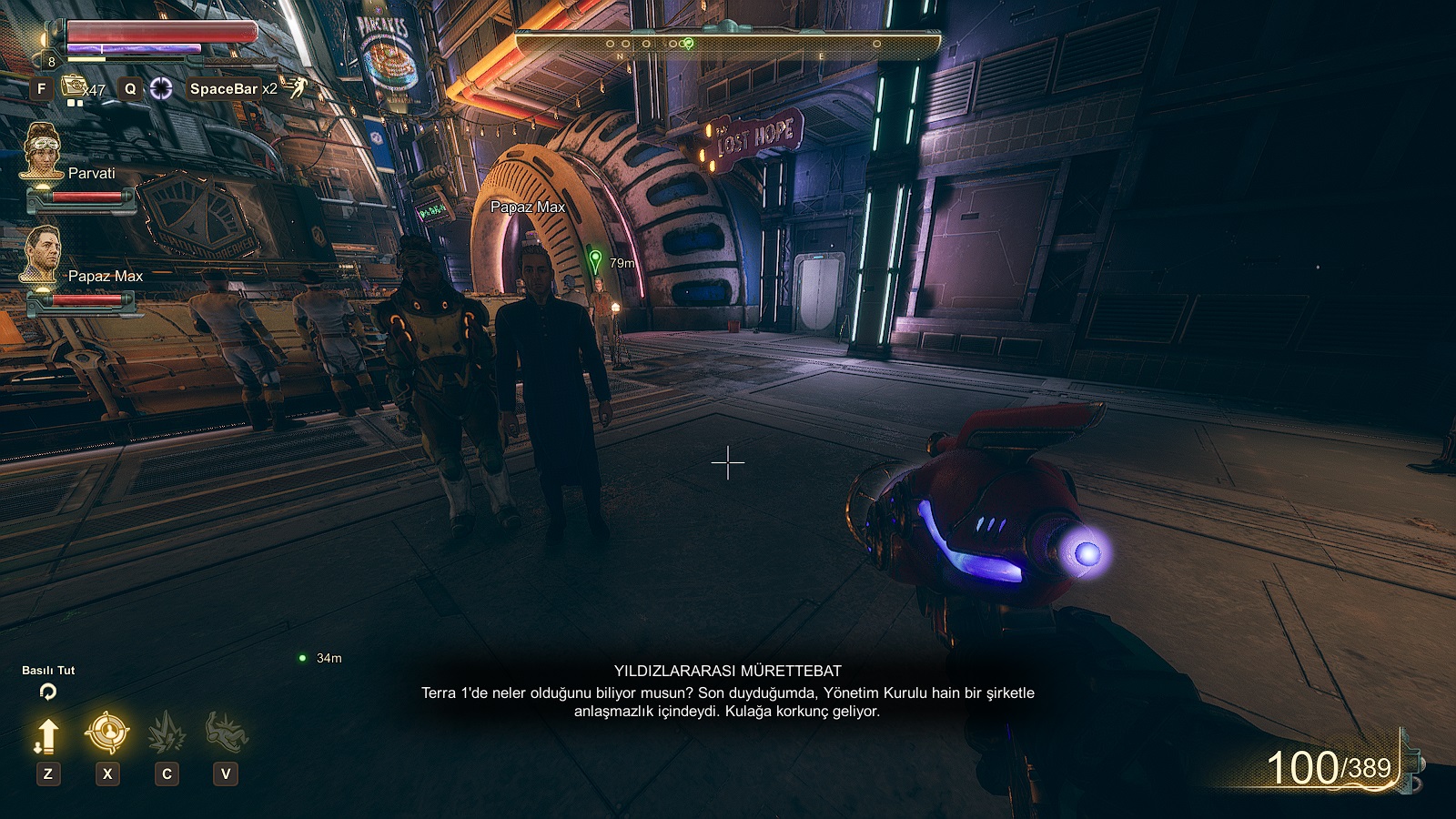The height and width of the screenshot is (819, 1456).
Task: Activate the Tactical Time Dilation icon
Action: click(161, 88)
